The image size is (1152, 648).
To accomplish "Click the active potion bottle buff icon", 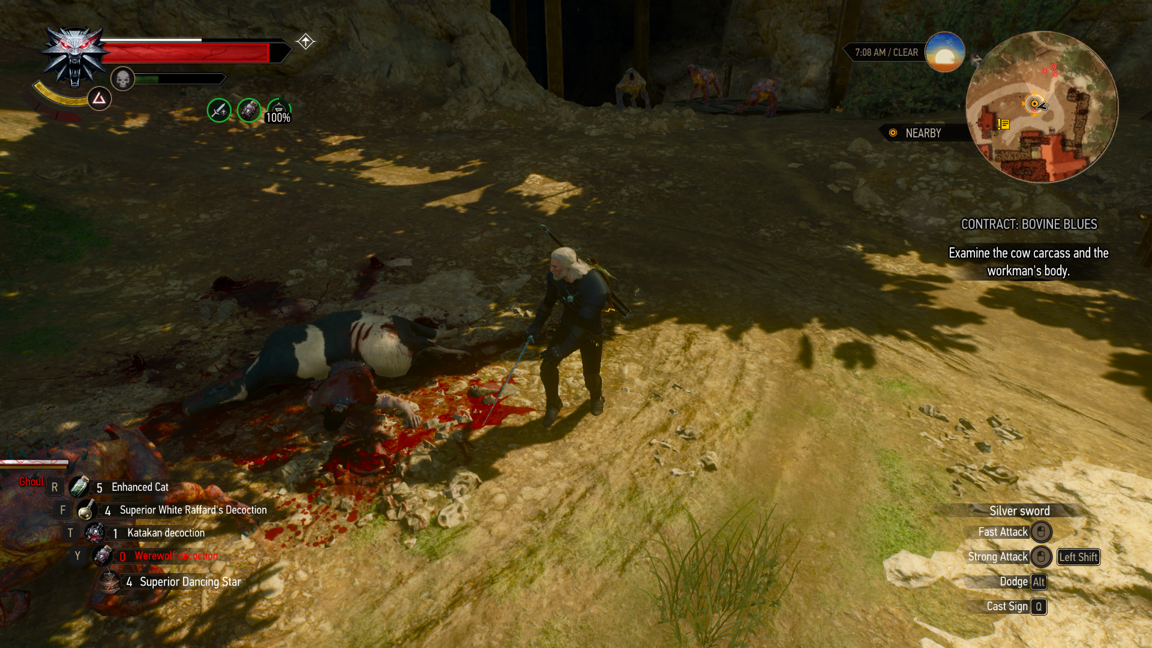I will [248, 110].
